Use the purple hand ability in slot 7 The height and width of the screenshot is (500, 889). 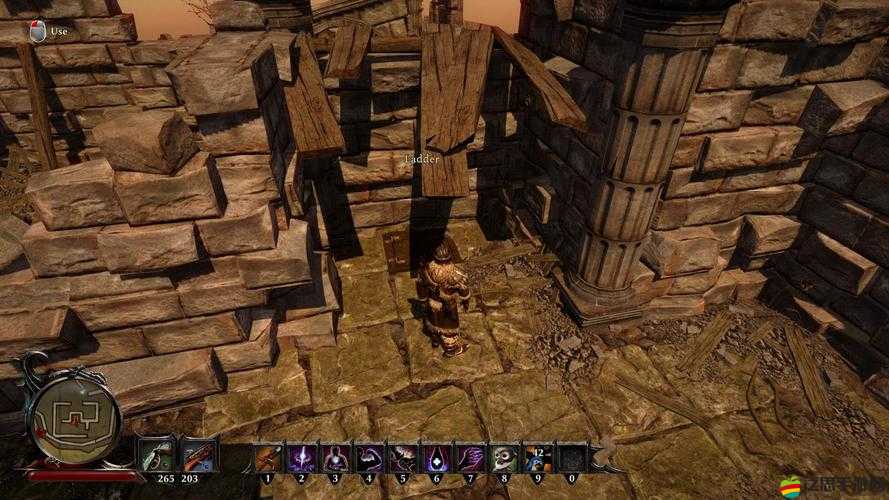(471, 457)
